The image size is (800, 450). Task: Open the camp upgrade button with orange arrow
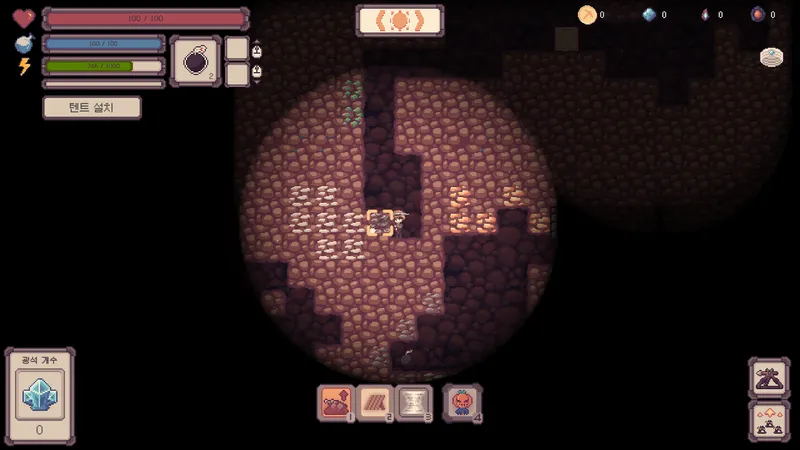769,420
